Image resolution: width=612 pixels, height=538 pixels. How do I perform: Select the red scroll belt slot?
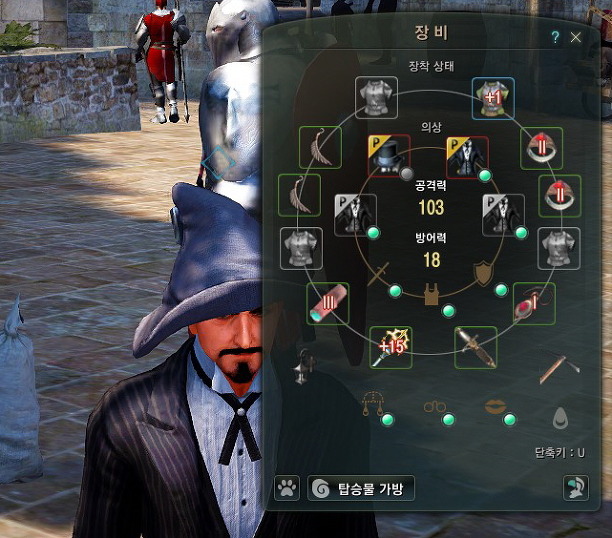(x=327, y=302)
